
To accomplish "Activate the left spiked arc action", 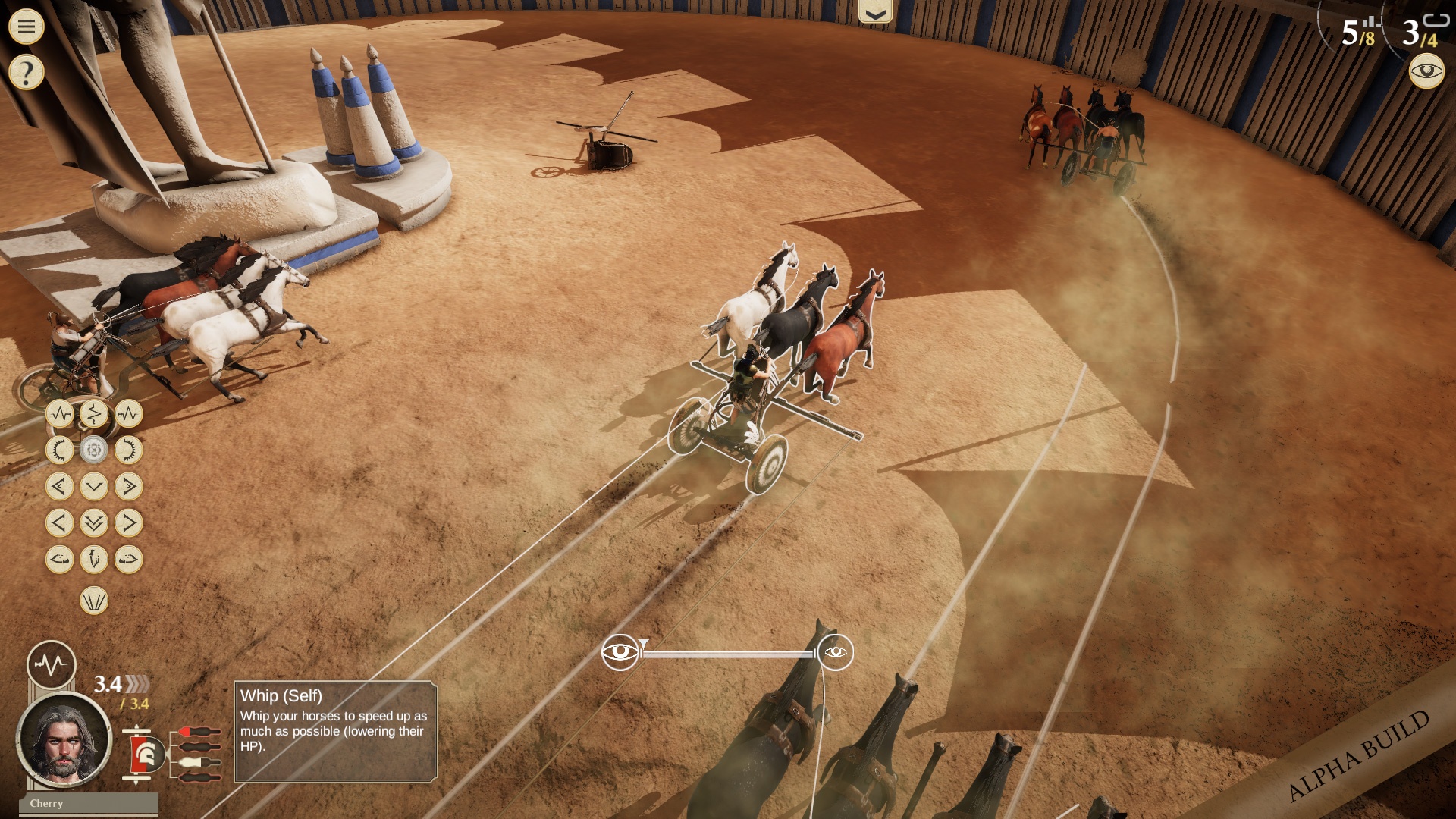I will coord(60,450).
